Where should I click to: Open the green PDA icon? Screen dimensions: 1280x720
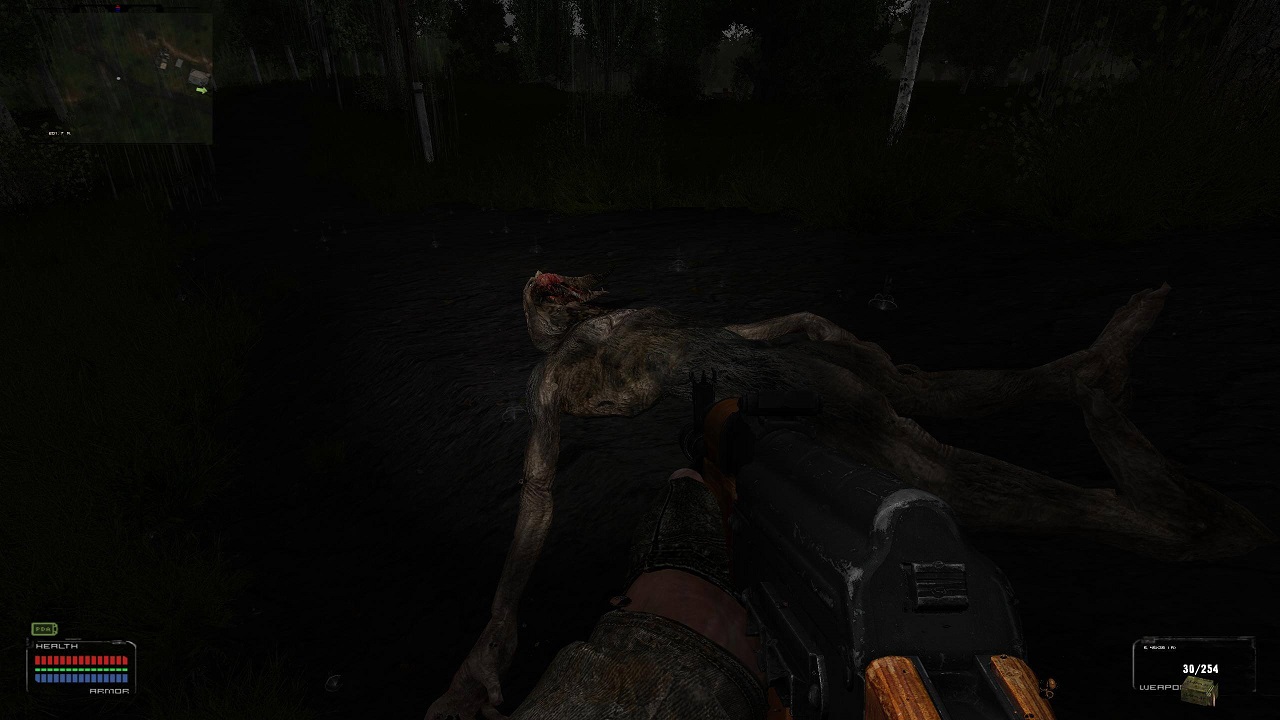(x=44, y=629)
